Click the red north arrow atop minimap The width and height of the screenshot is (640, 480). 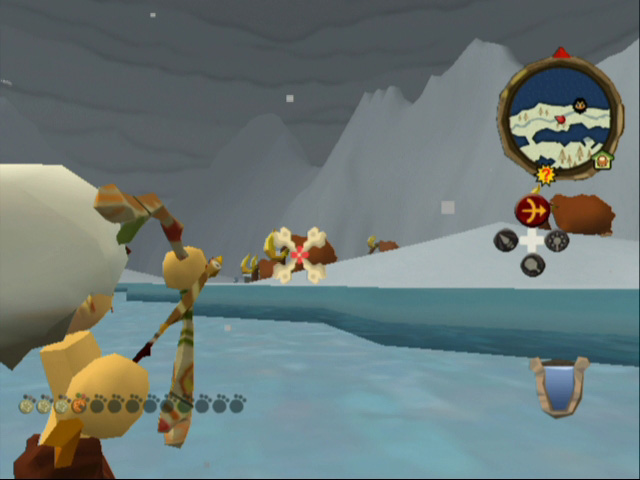tap(561, 52)
